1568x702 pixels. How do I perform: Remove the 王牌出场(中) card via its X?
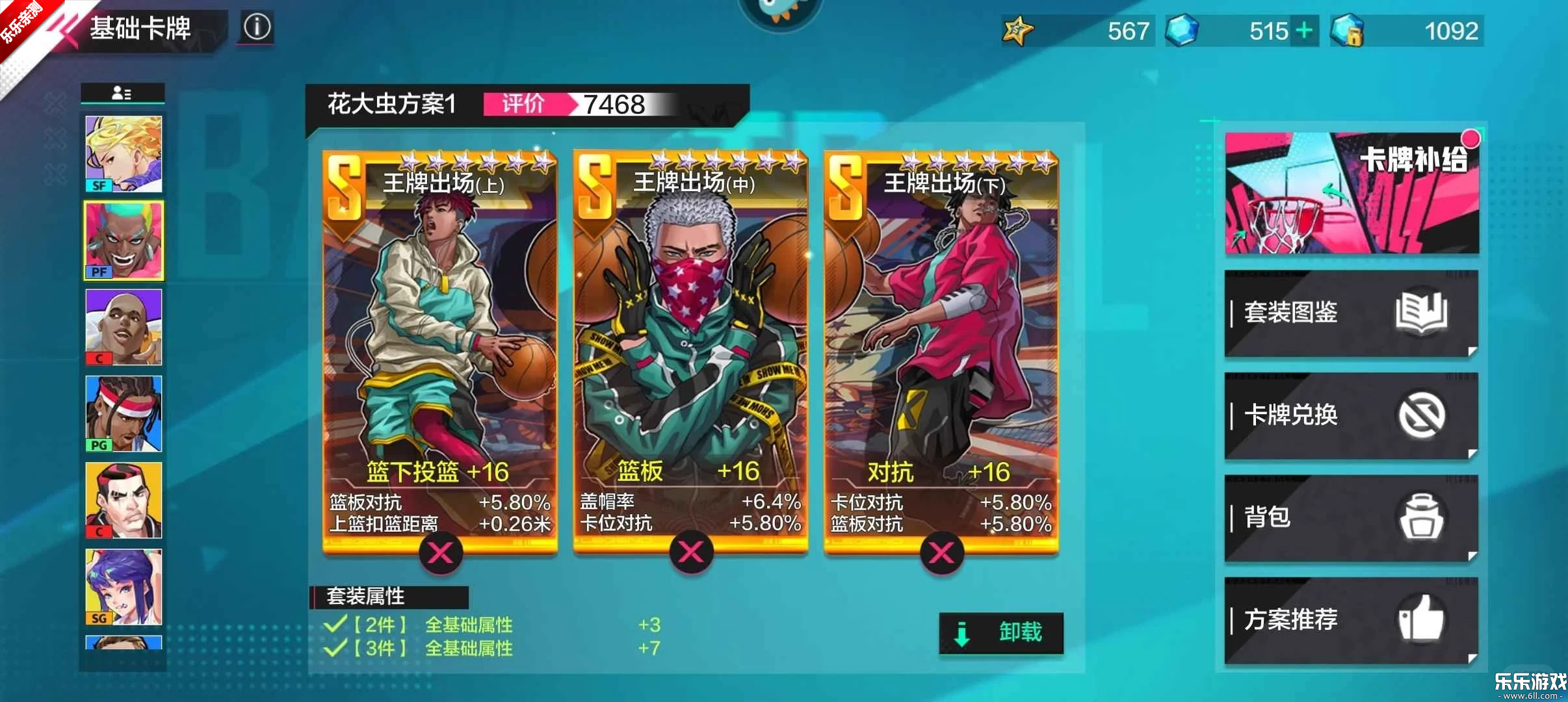pos(693,553)
